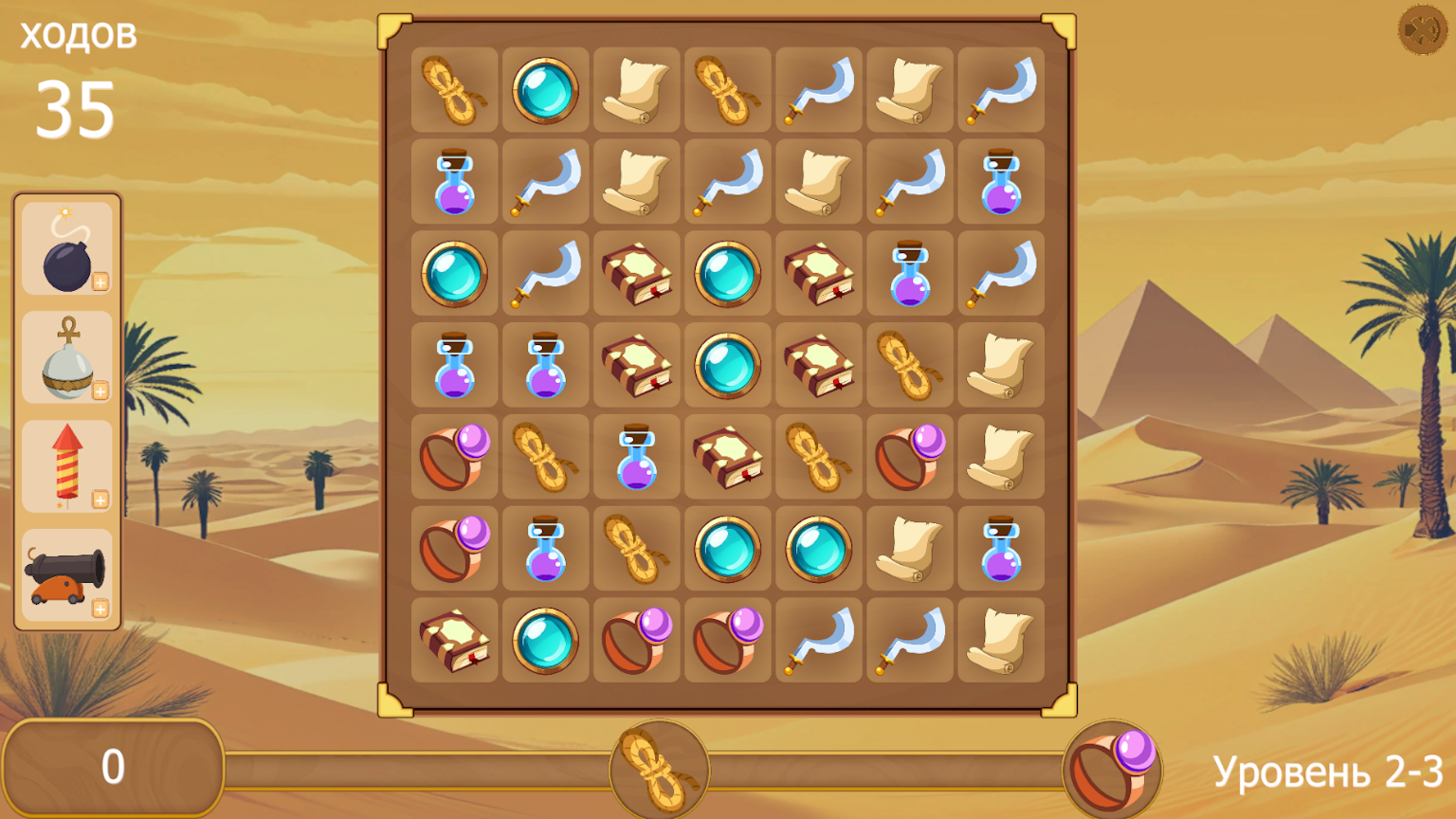This screenshot has width=1456, height=819.
Task: Select the rocket firework booster
Action: (65, 465)
